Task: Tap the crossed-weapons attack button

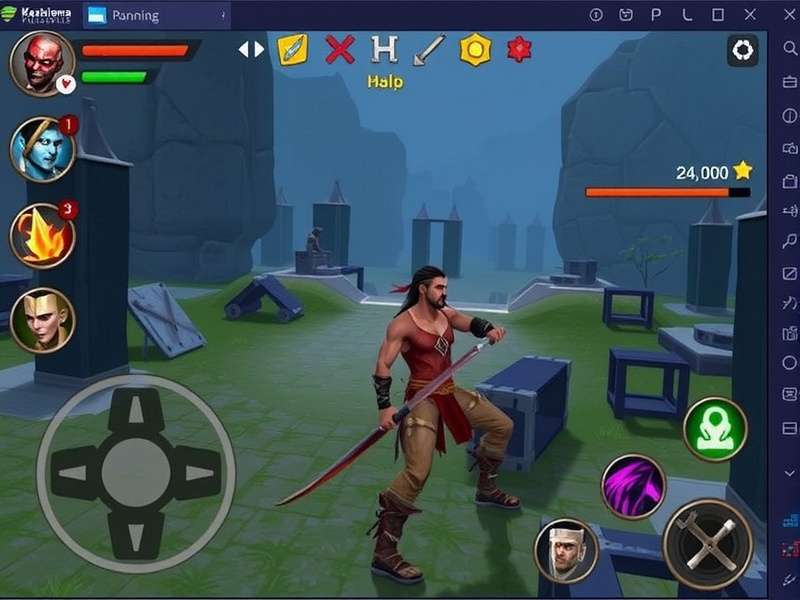Action: point(708,544)
